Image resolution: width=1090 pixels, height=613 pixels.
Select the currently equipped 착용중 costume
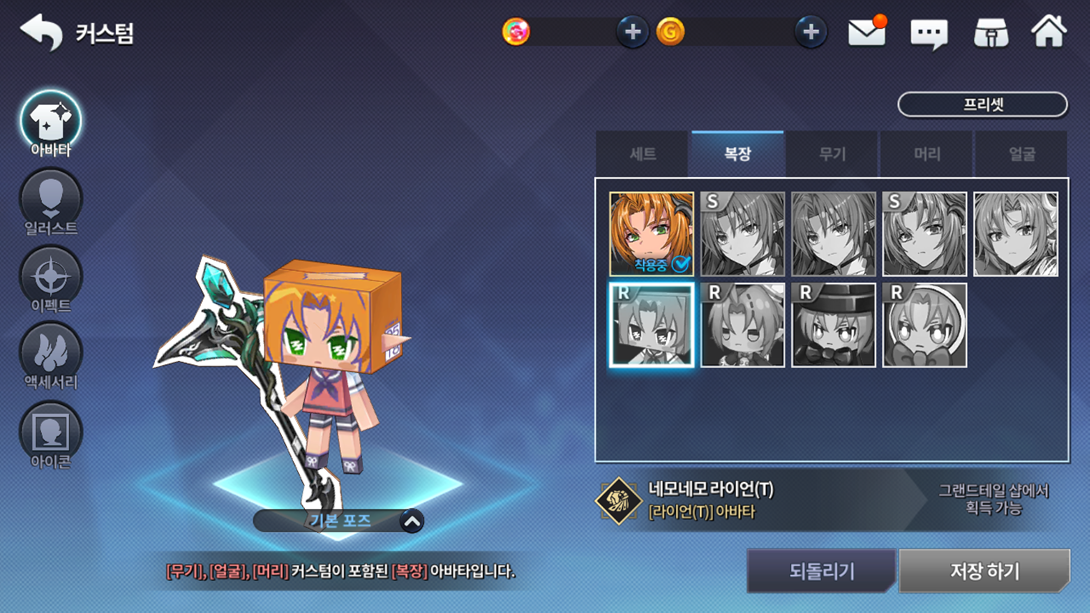tap(651, 234)
